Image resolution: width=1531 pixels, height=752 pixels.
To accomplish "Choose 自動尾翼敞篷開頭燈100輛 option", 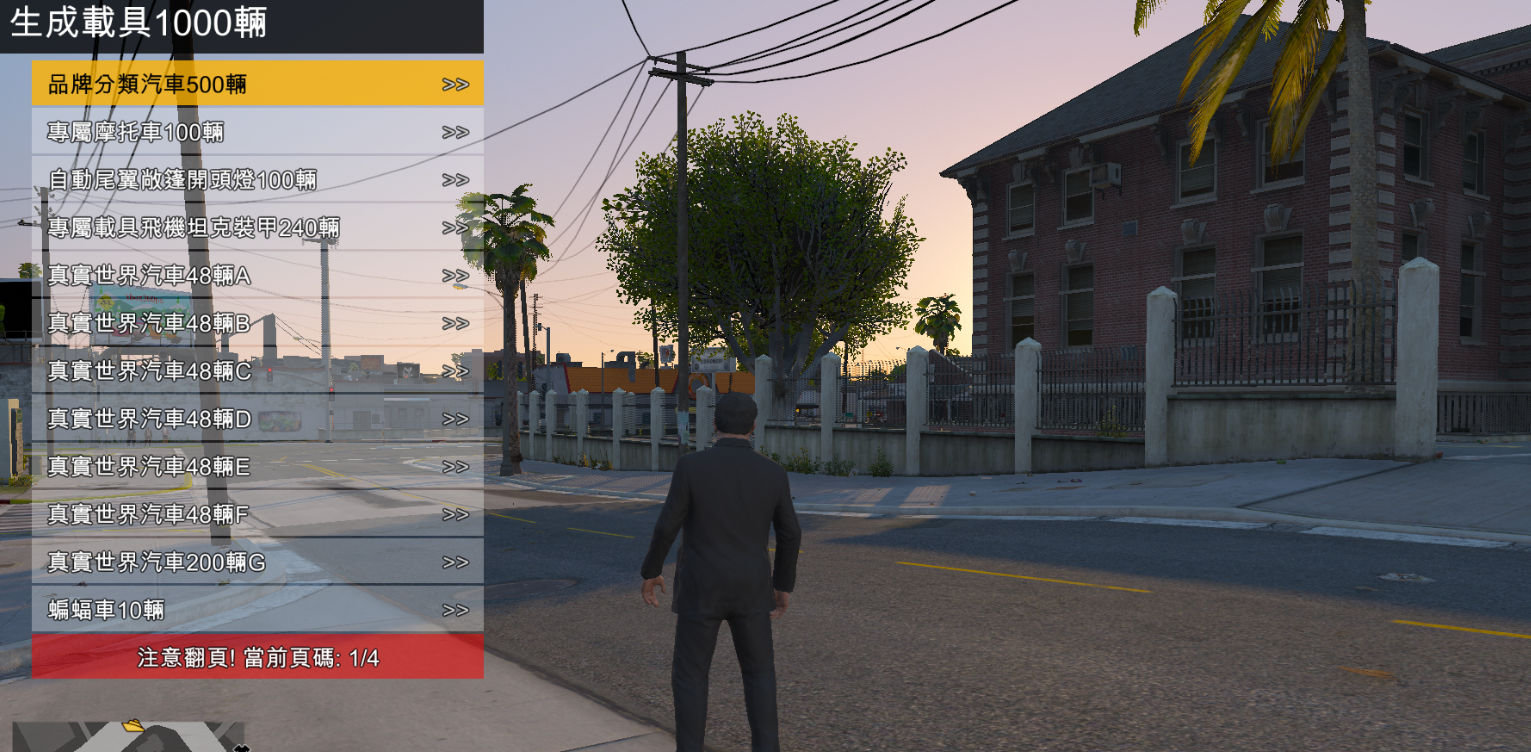I will pyautogui.click(x=257, y=180).
